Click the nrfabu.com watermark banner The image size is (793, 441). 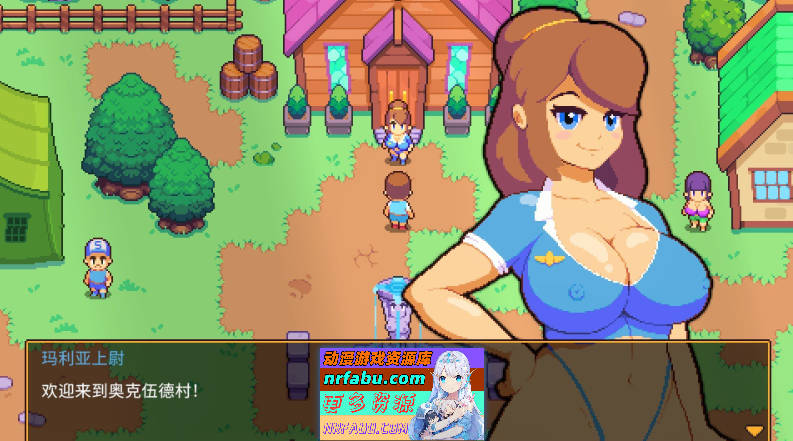pyautogui.click(x=401, y=393)
